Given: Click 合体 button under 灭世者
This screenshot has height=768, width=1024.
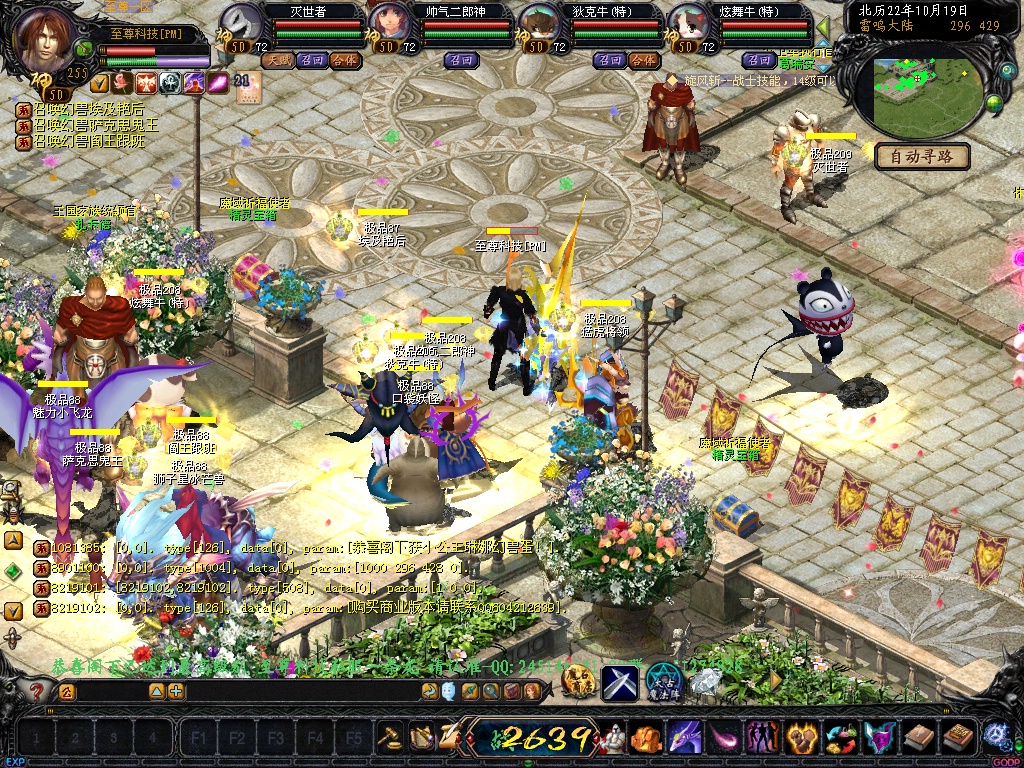Looking at the screenshot, I should tap(344, 60).
